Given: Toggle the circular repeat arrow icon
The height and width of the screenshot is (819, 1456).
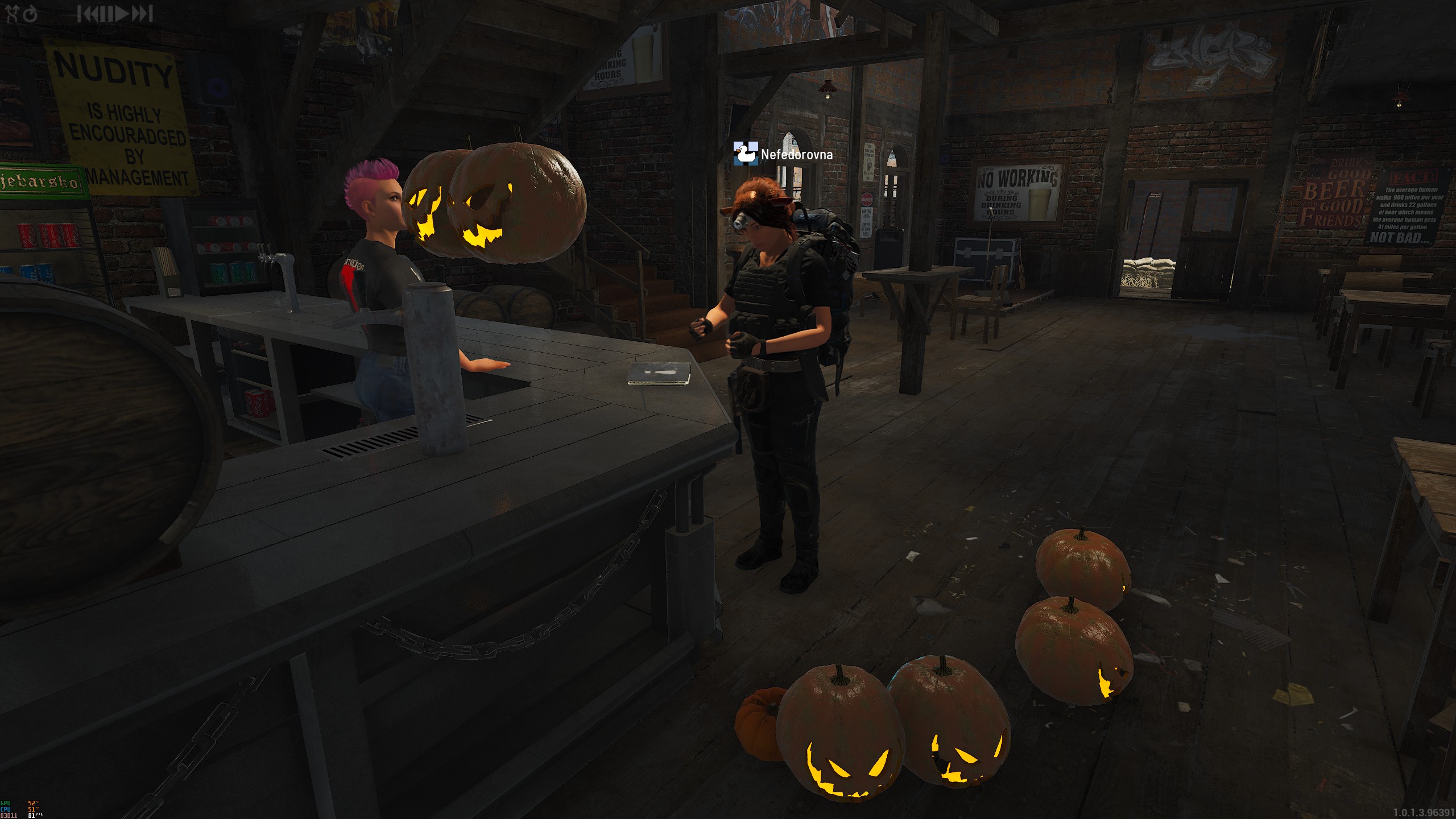Looking at the screenshot, I should pyautogui.click(x=30, y=14).
